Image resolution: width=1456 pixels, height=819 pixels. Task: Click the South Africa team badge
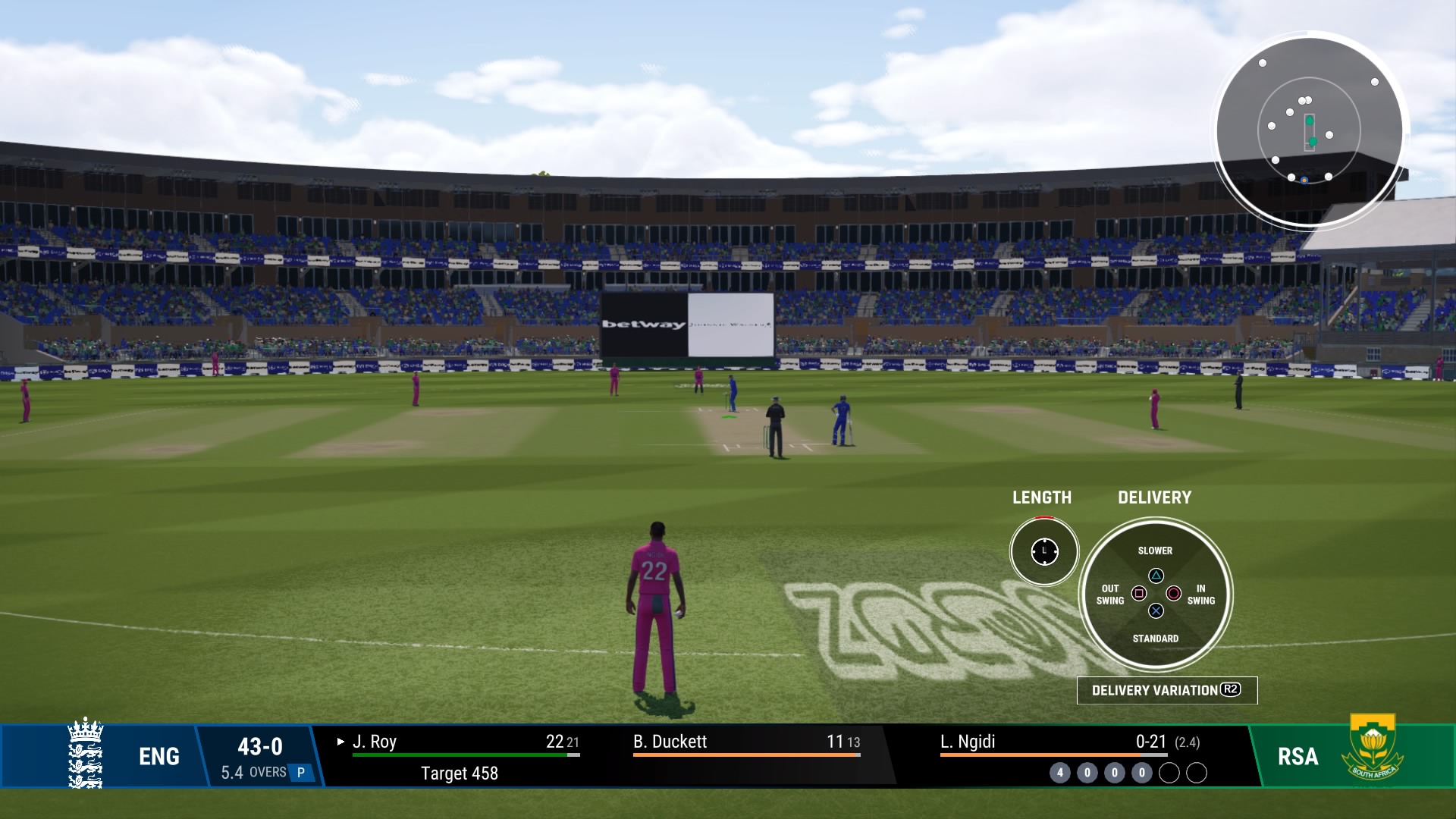[1373, 749]
